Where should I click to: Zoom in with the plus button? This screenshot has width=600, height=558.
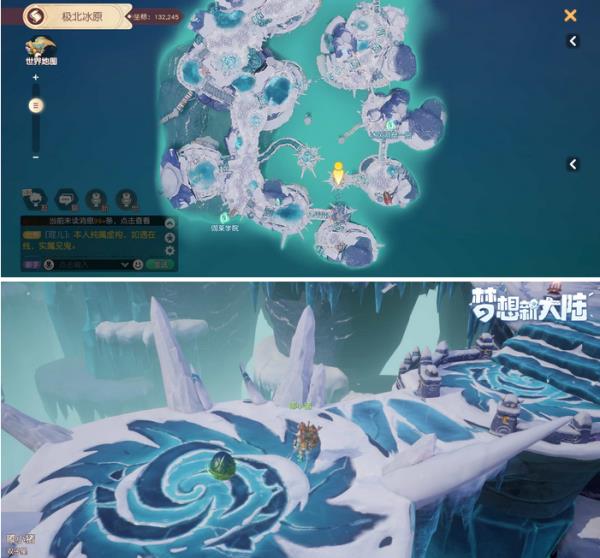pos(36,78)
